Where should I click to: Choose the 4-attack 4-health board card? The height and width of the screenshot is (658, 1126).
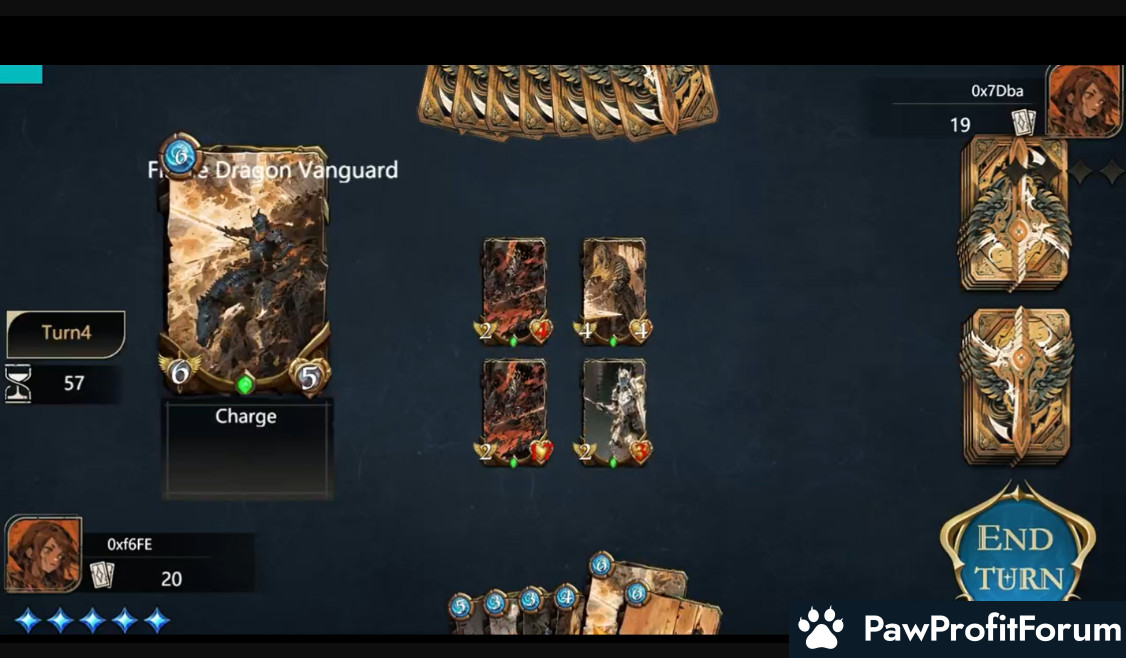click(x=614, y=291)
